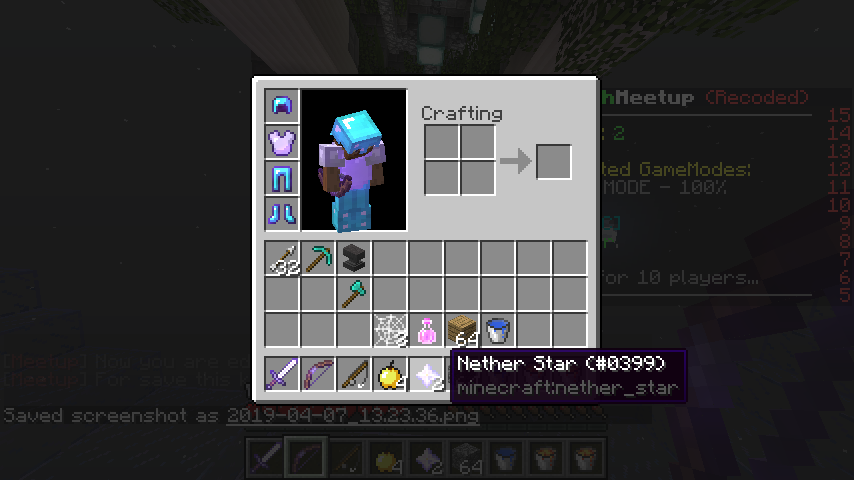The height and width of the screenshot is (480, 854).
Task: Pick up the 64 oak planks
Action: point(462,330)
